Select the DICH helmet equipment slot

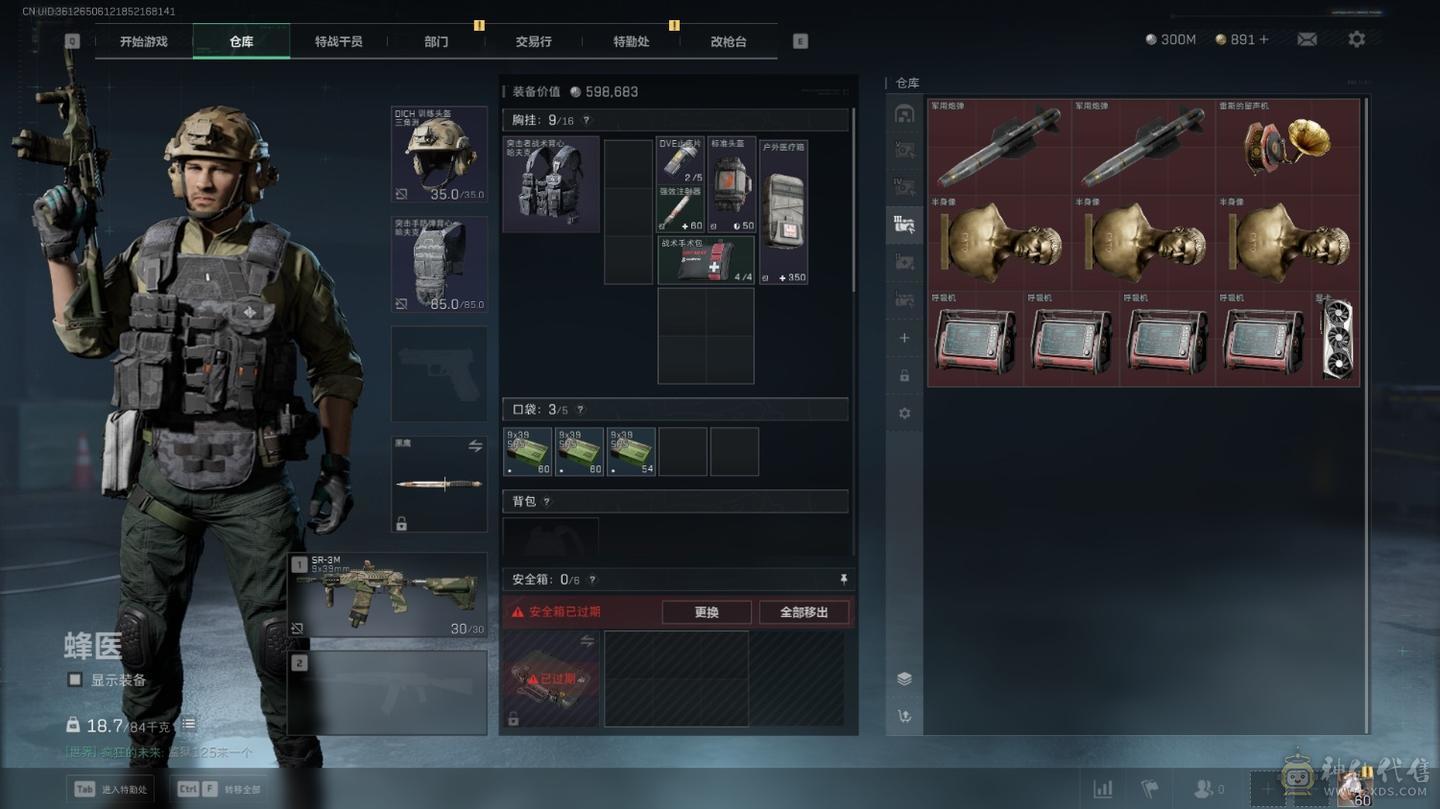439,154
